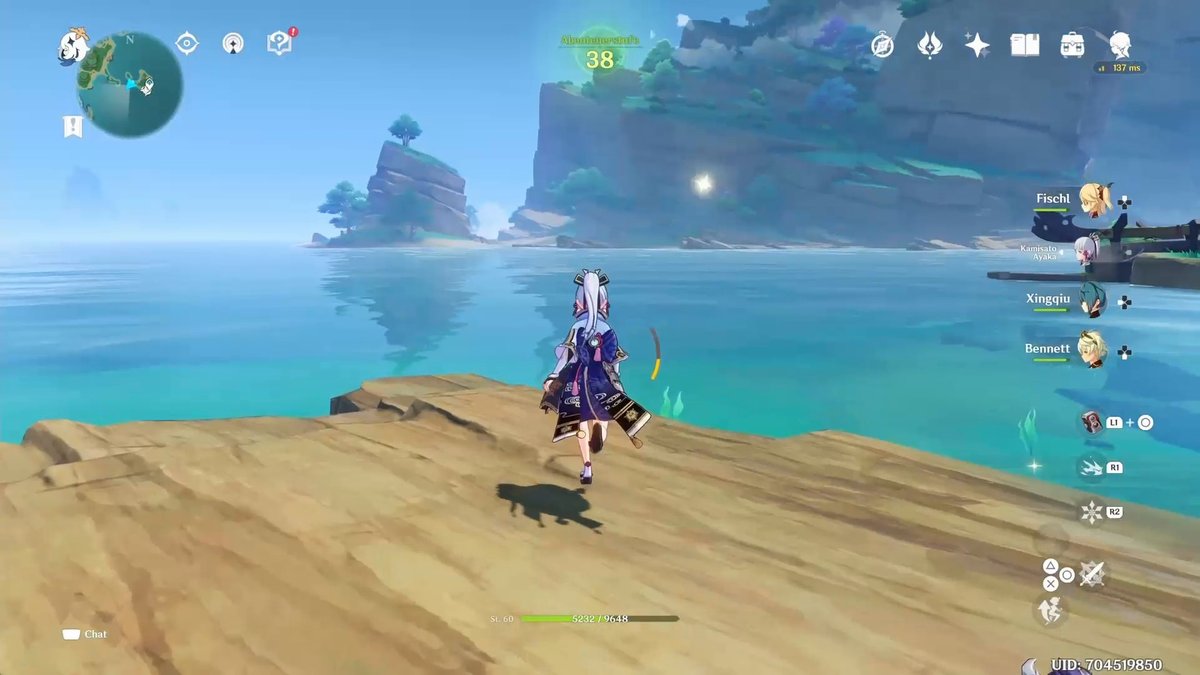
Task: Trigger the sword normal attack icon
Action: pos(1092,574)
